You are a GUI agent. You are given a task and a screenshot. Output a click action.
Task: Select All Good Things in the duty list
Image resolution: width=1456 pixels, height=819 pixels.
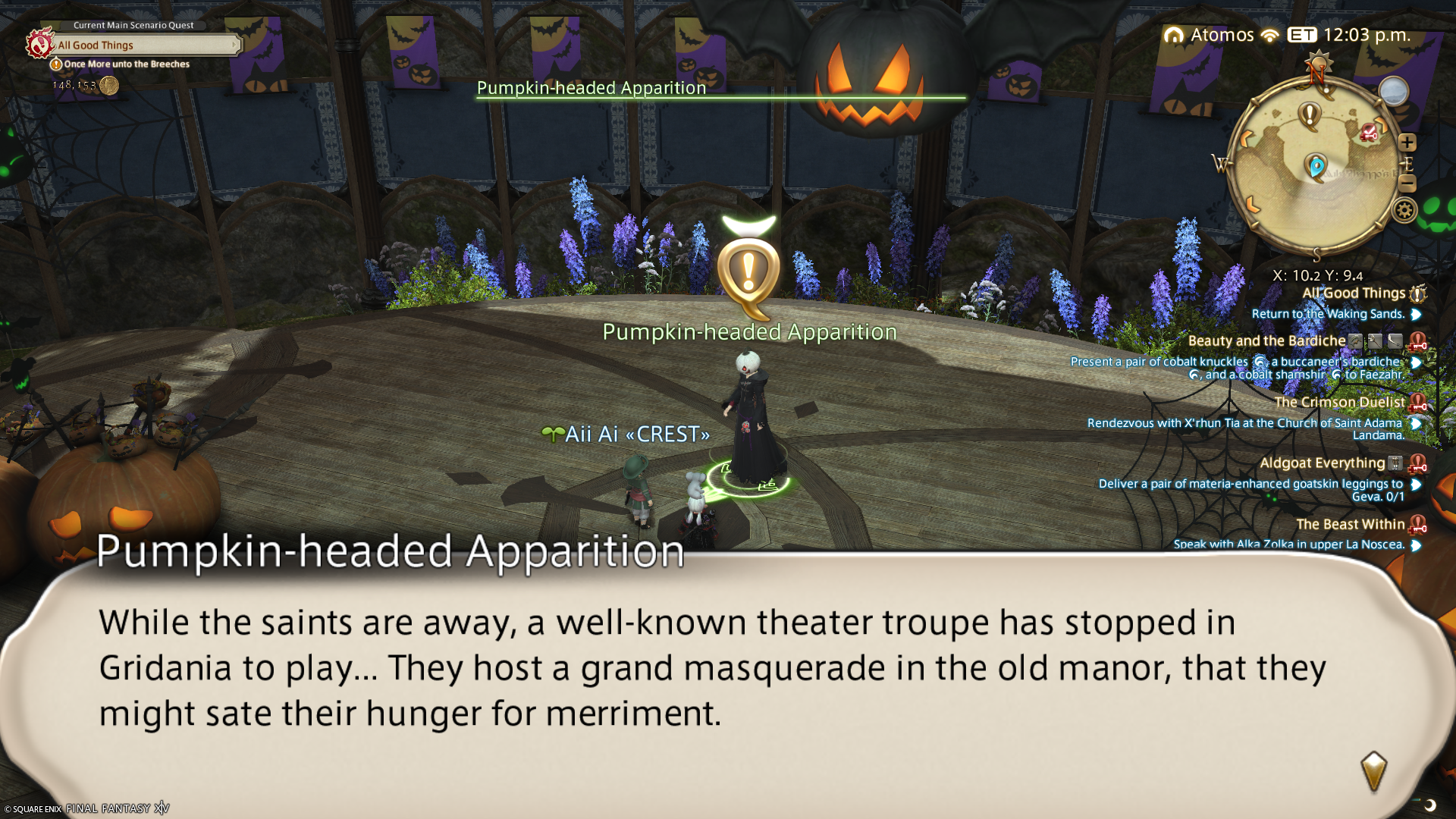[1354, 293]
